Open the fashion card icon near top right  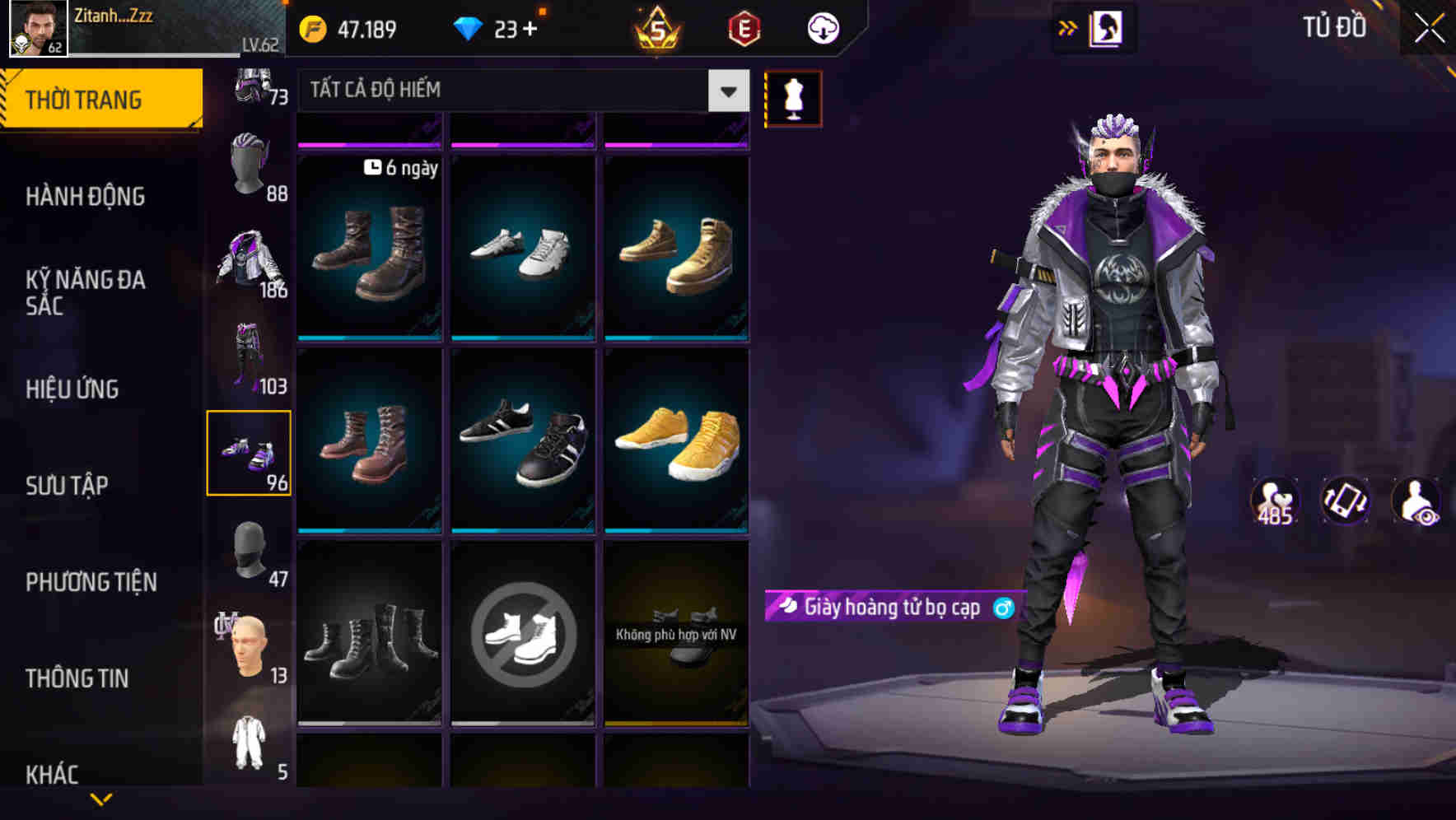pyautogui.click(x=1105, y=27)
